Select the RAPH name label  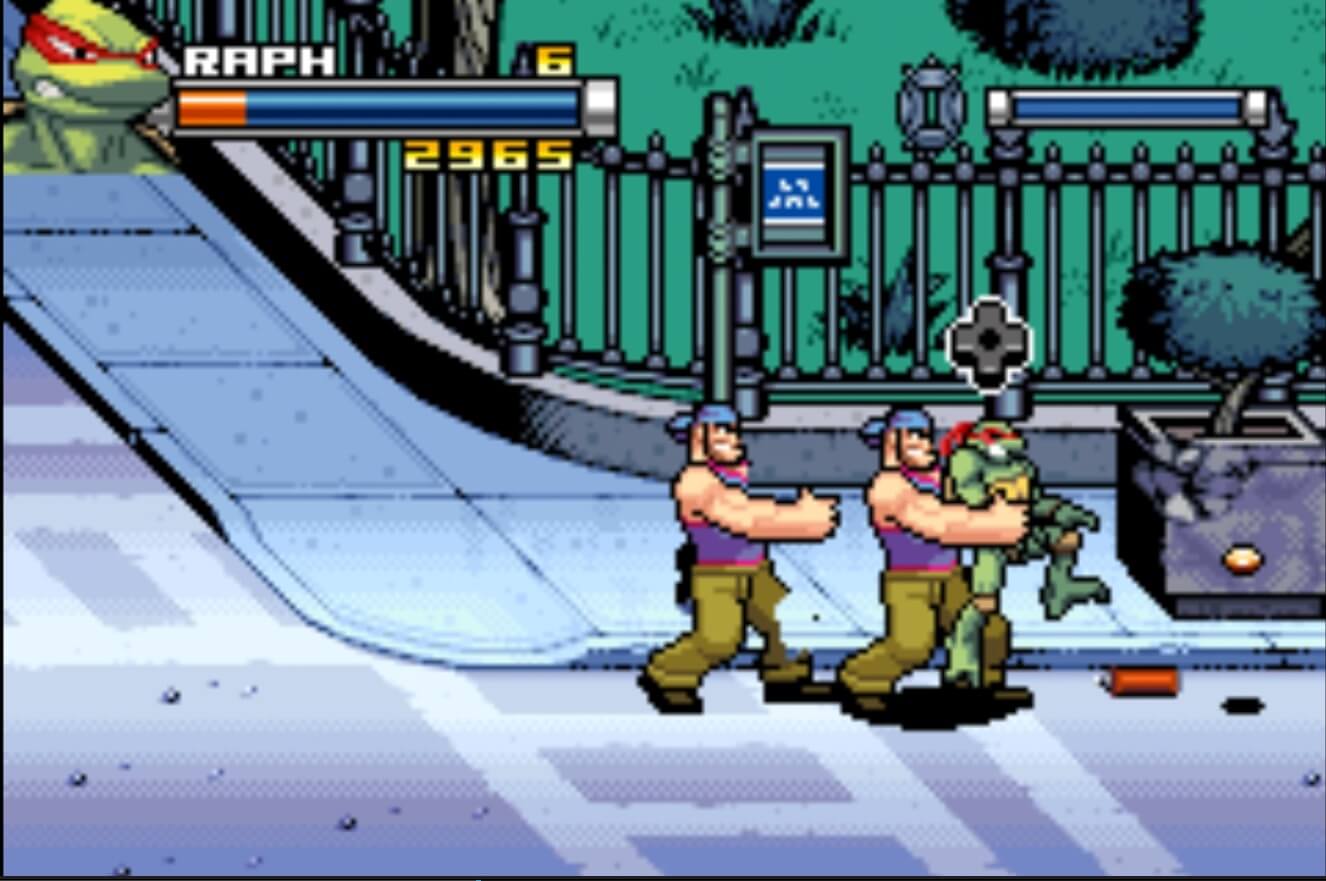pos(258,60)
